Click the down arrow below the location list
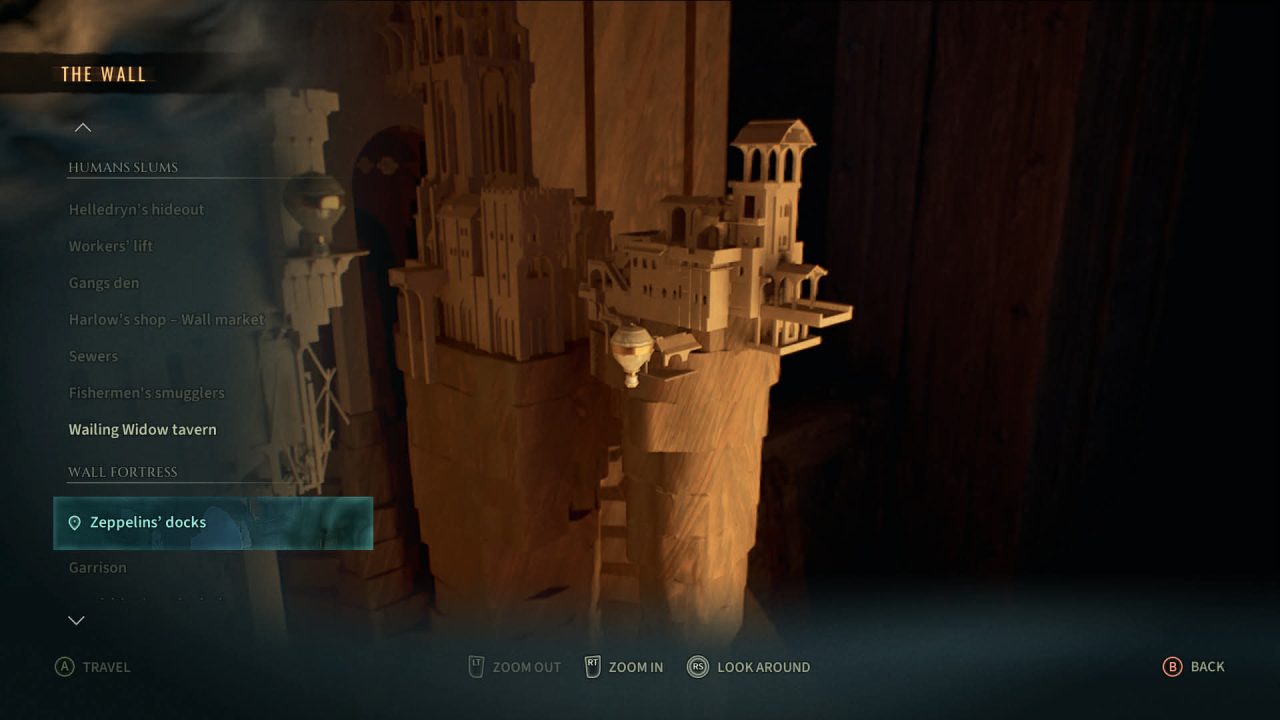The height and width of the screenshot is (720, 1280). 76,621
